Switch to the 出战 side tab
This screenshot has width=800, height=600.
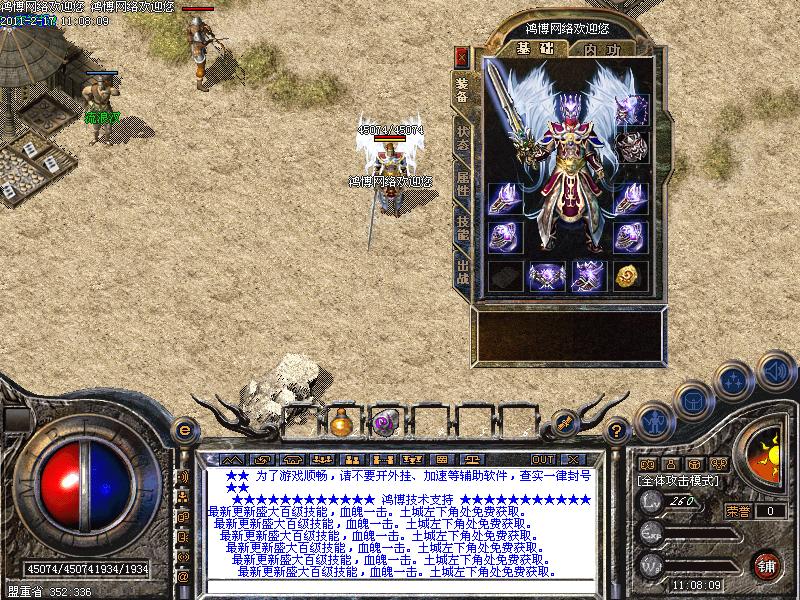coord(462,270)
